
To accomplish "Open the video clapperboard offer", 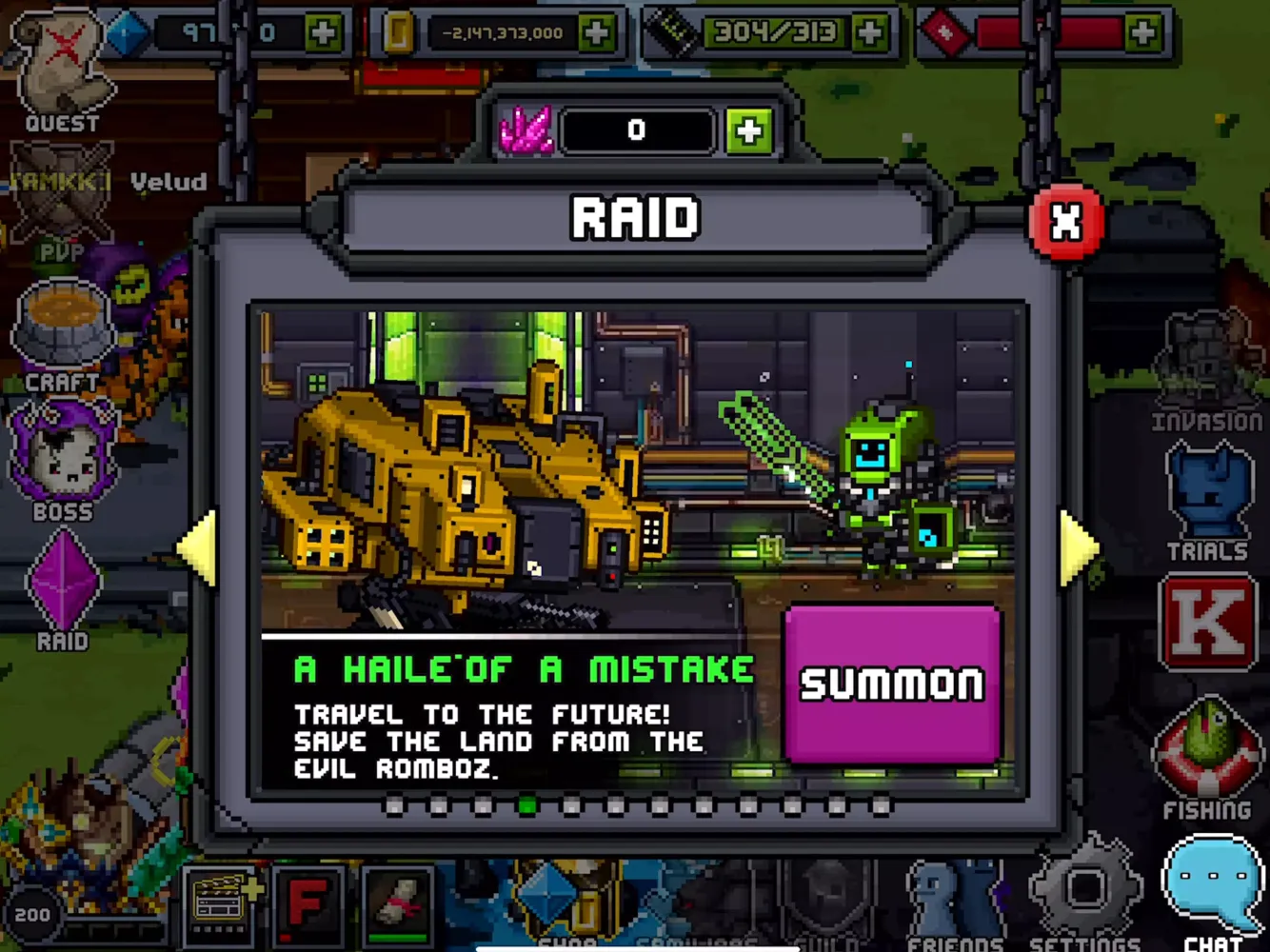I will (217, 904).
